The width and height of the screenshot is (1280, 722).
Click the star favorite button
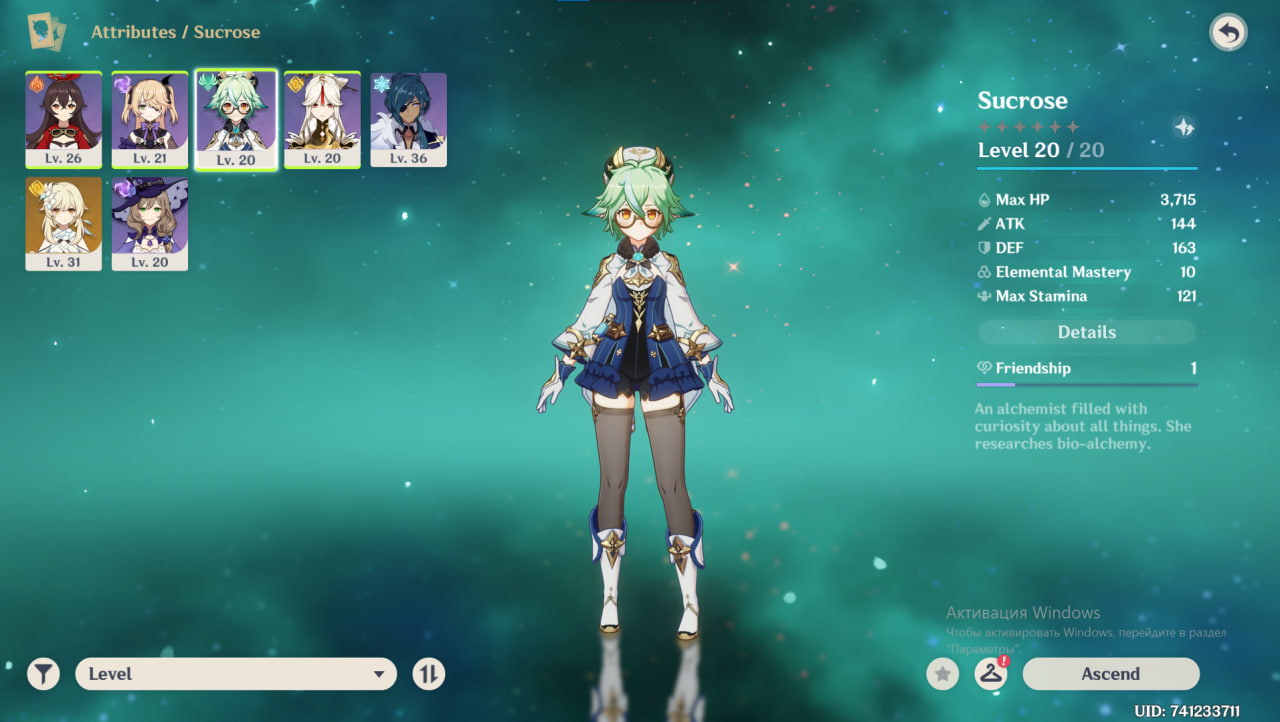(942, 674)
